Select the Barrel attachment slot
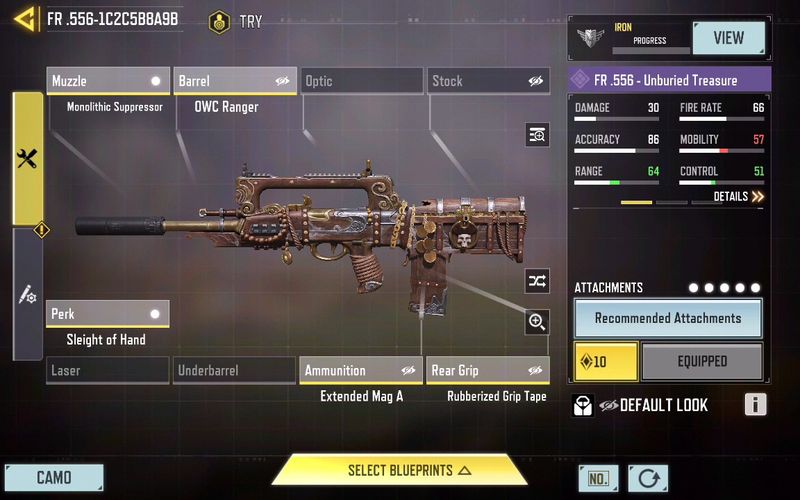Viewport: 800px width, 500px height. (235, 81)
